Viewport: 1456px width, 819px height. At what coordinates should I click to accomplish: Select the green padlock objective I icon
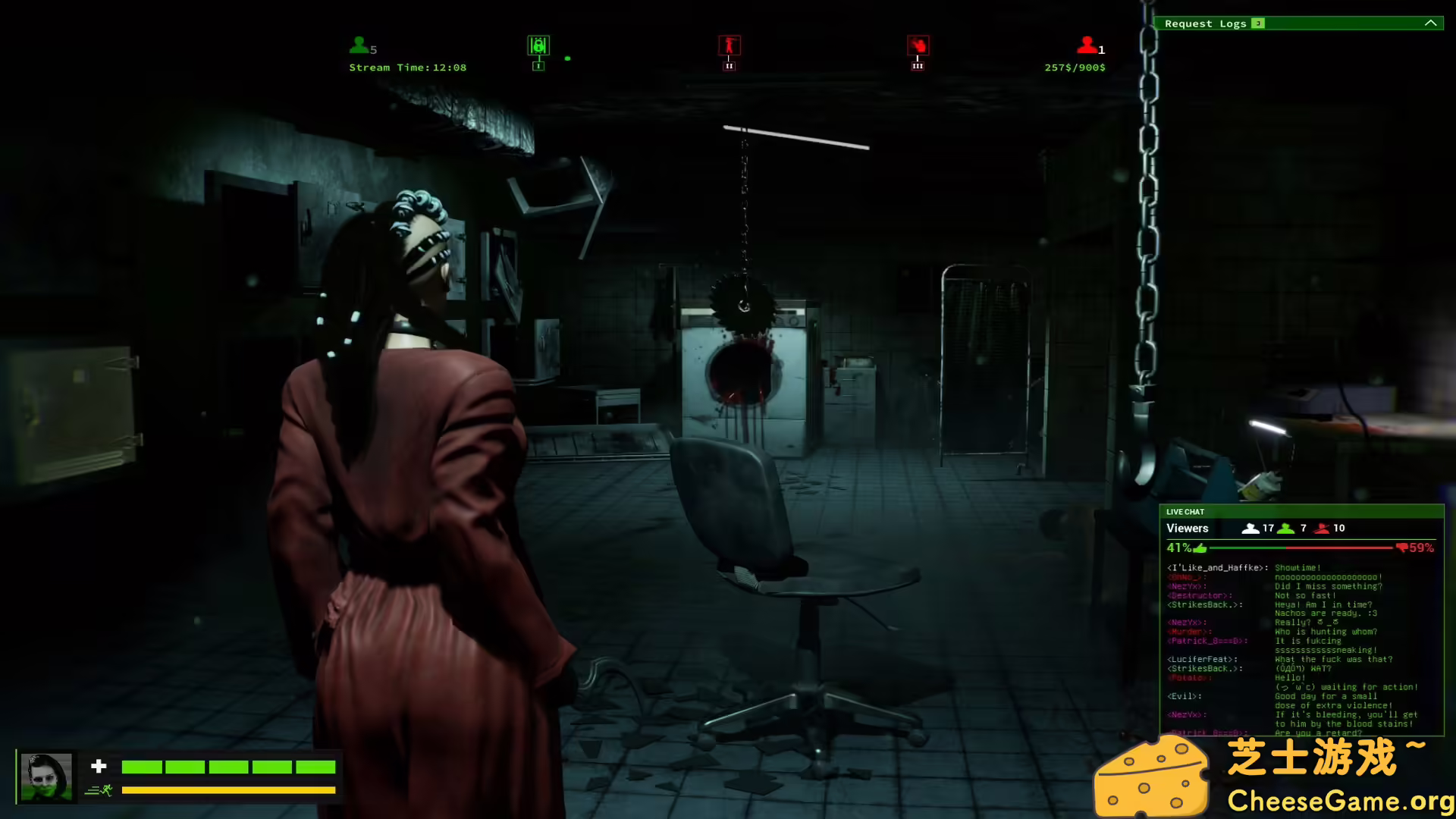tap(538, 47)
